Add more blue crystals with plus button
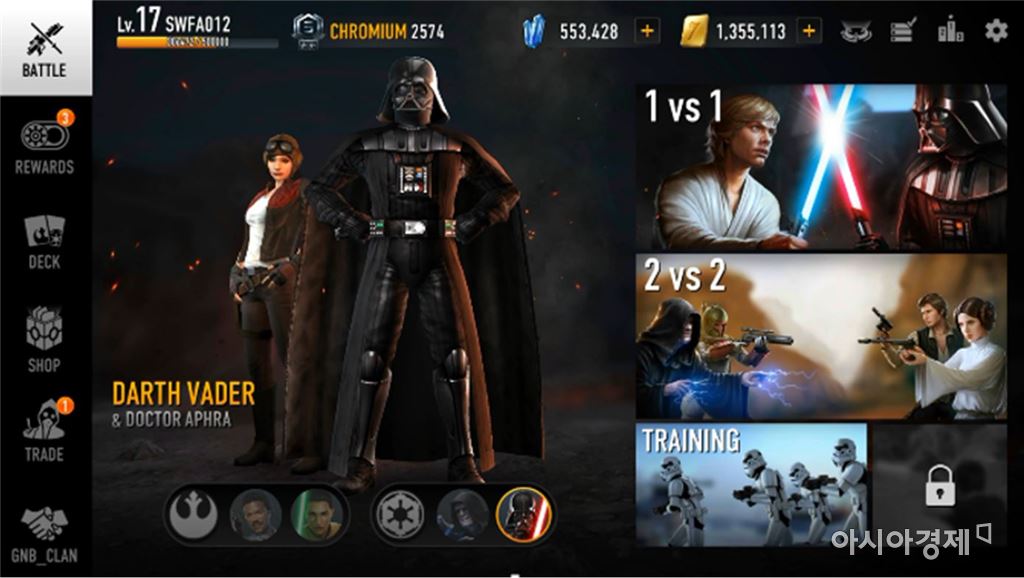 [x=648, y=31]
